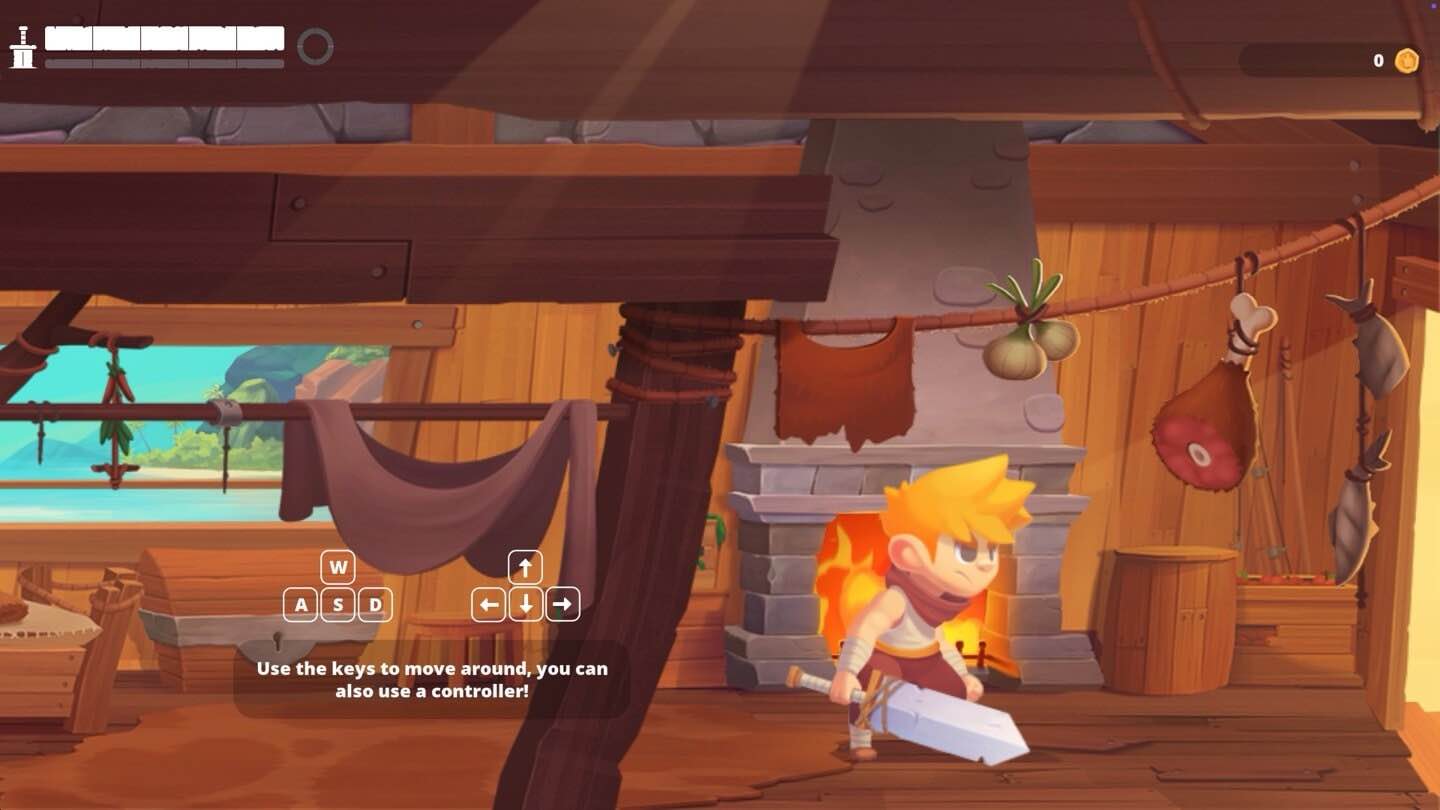Click the A key icon
Image resolution: width=1440 pixels, height=810 pixels.
click(x=299, y=604)
